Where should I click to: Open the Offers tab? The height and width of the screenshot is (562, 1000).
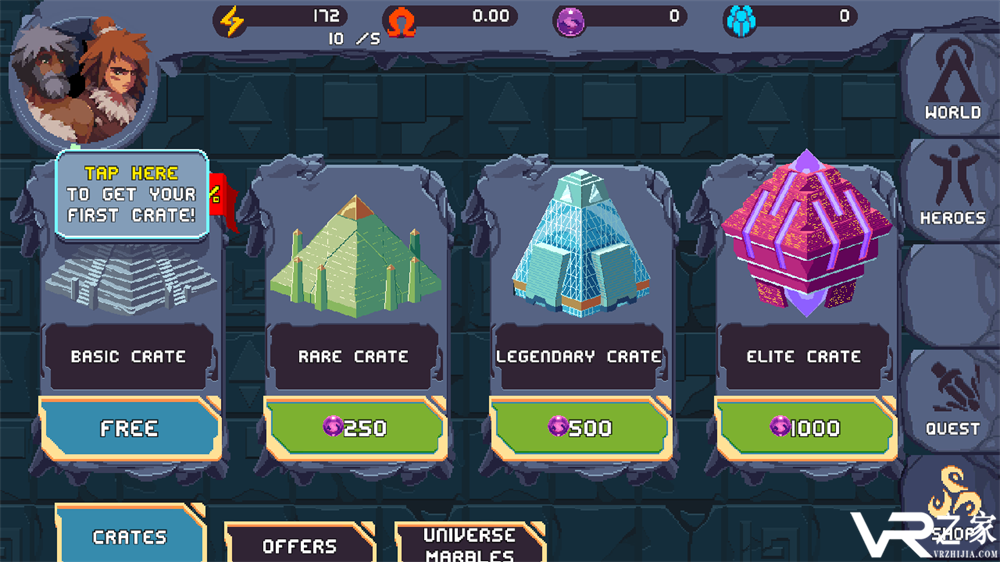tap(299, 545)
